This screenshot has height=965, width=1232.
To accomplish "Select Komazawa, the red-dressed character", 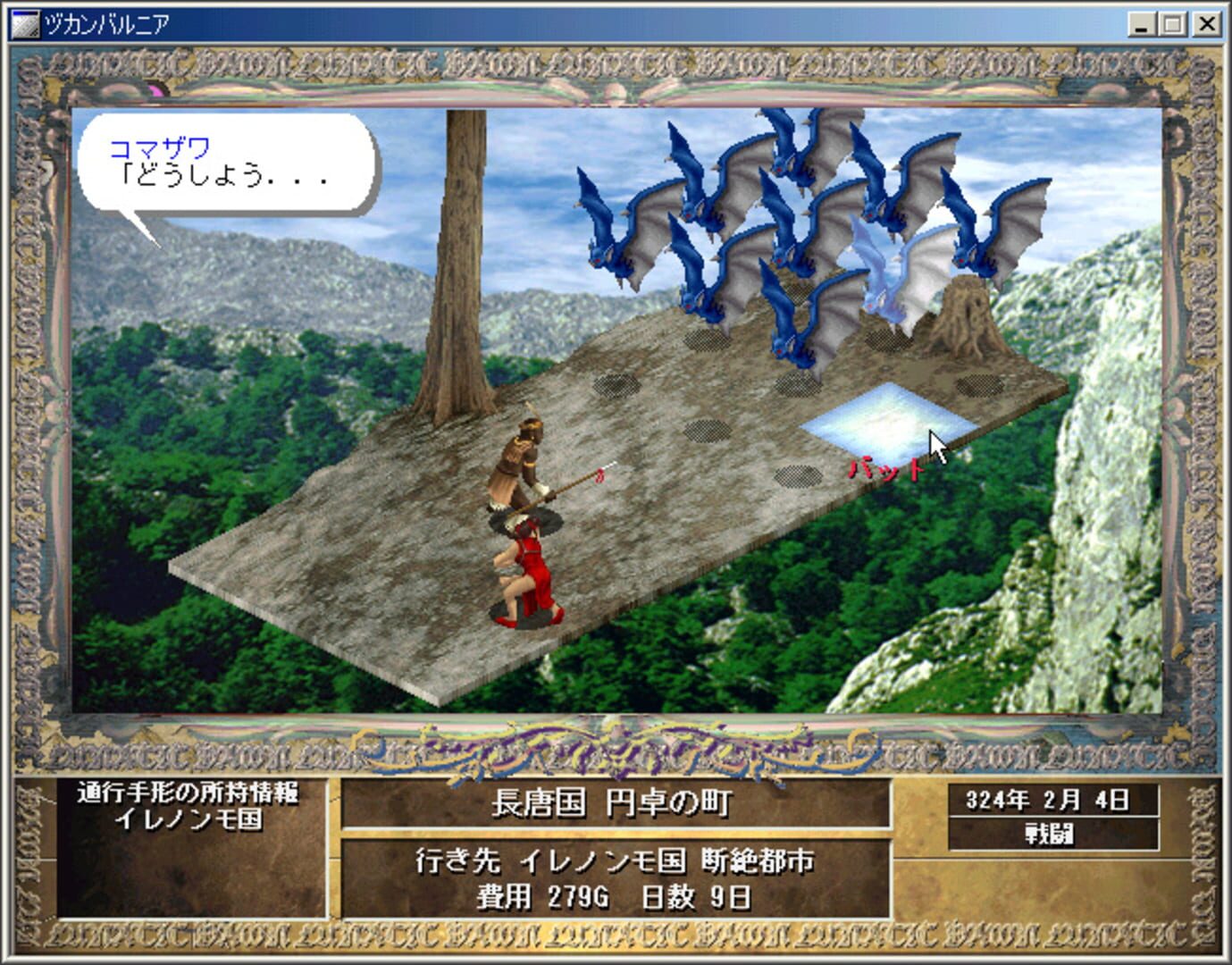I will point(533,563).
